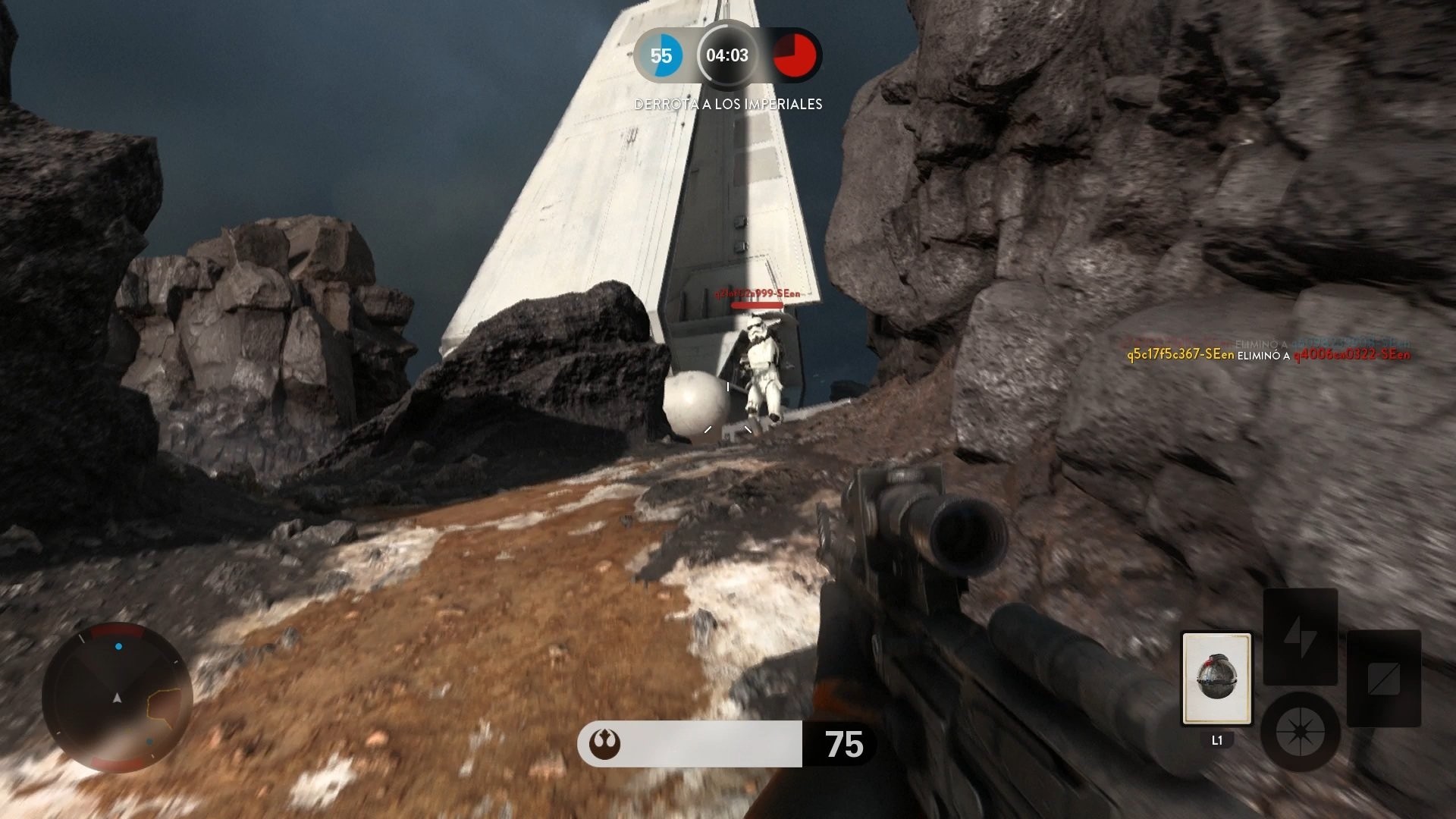Click the enemy's red health bar
1456x819 pixels.
(757, 306)
